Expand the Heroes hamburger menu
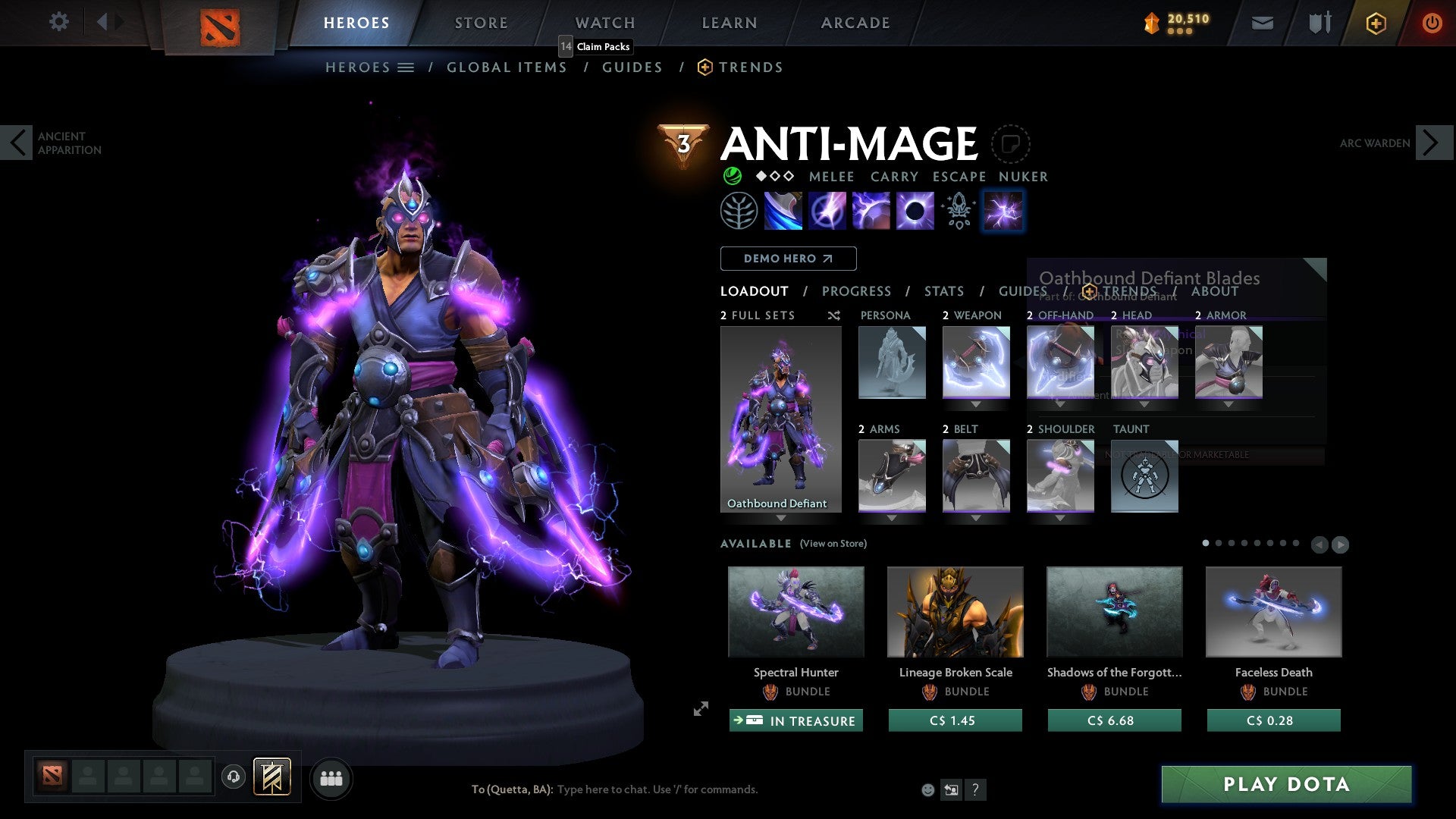This screenshot has height=819, width=1456. (x=406, y=67)
